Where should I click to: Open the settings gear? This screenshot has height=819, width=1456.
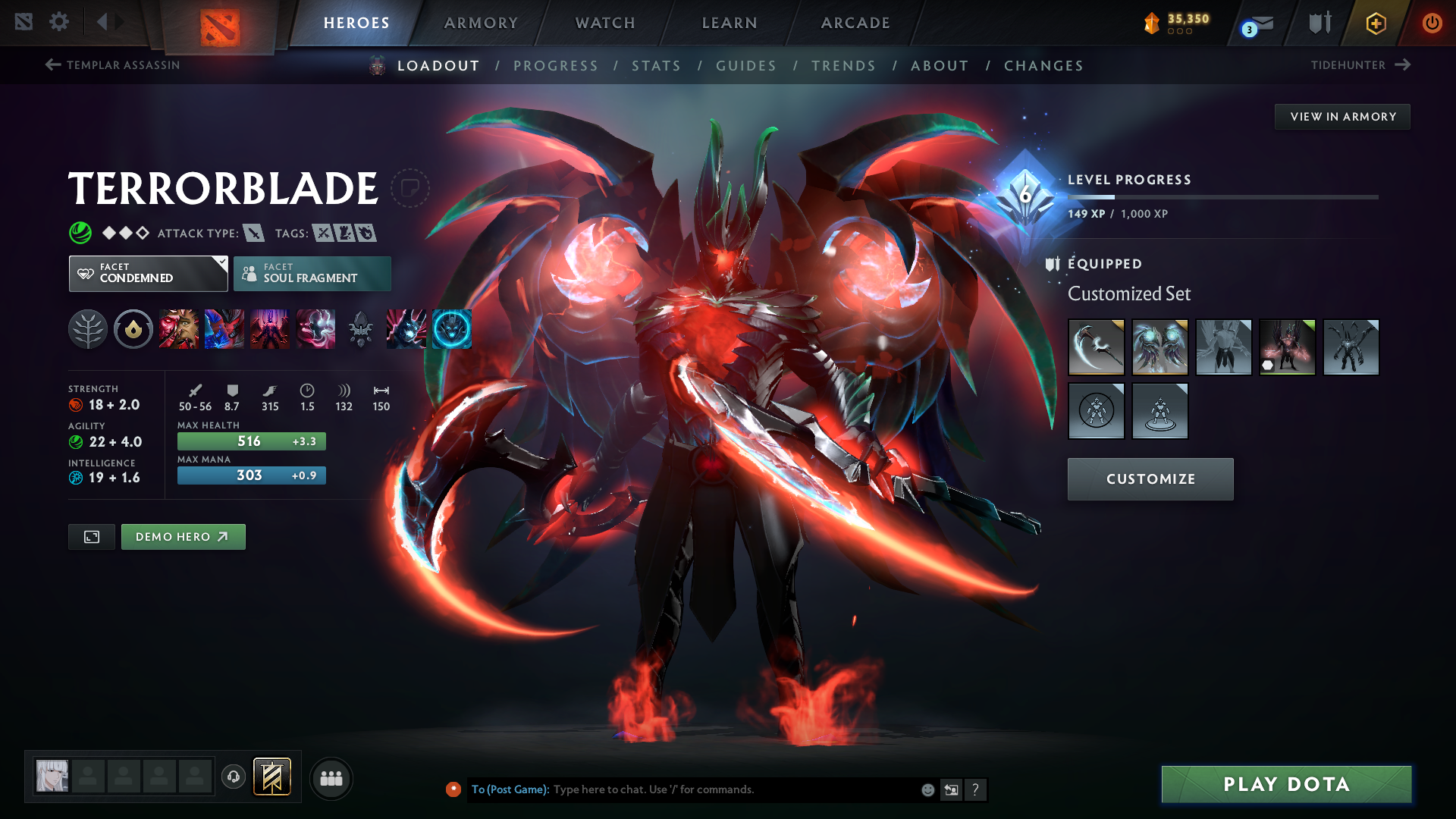59,22
